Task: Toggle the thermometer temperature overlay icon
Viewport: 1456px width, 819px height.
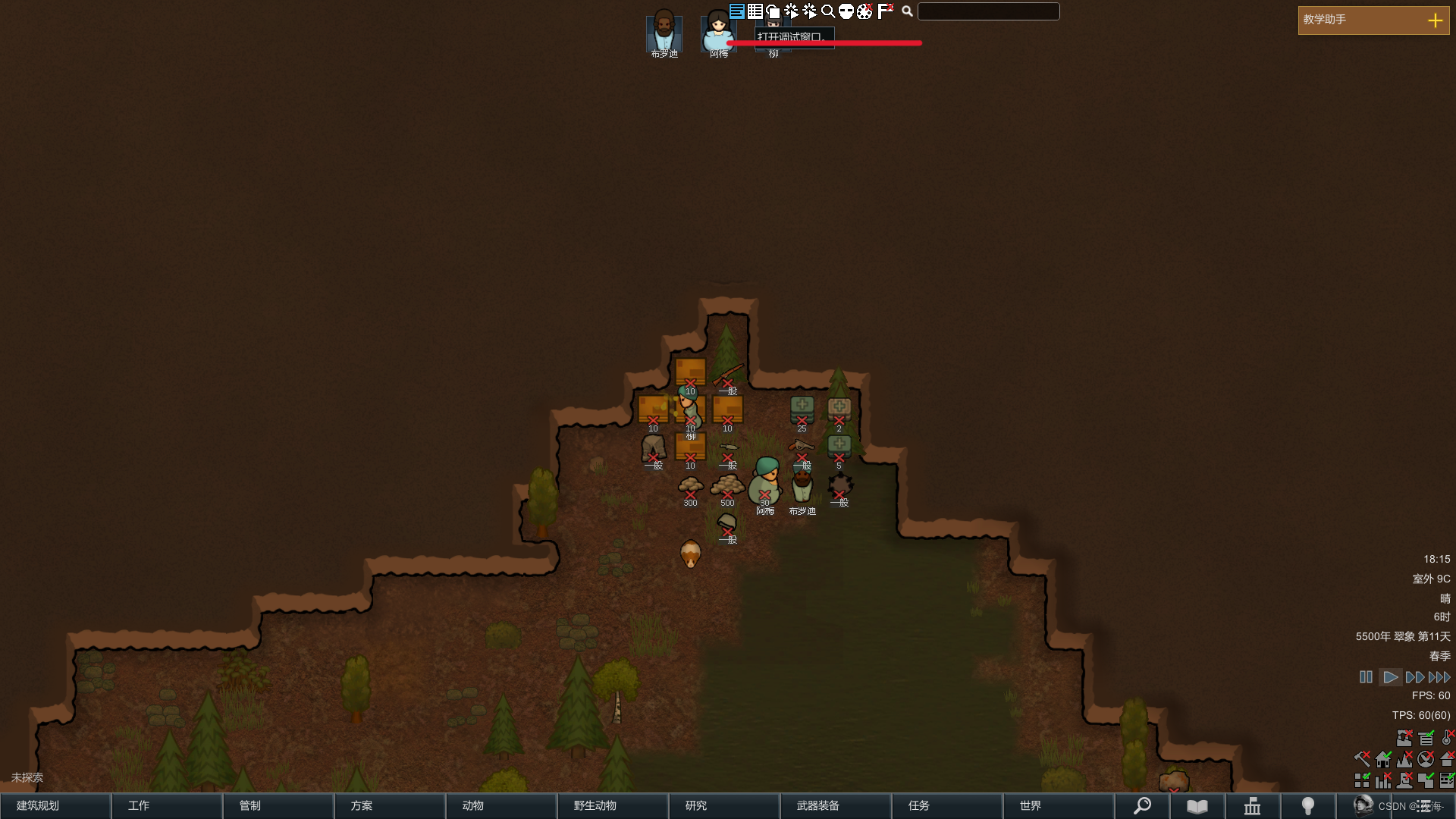Action: 1447,738
